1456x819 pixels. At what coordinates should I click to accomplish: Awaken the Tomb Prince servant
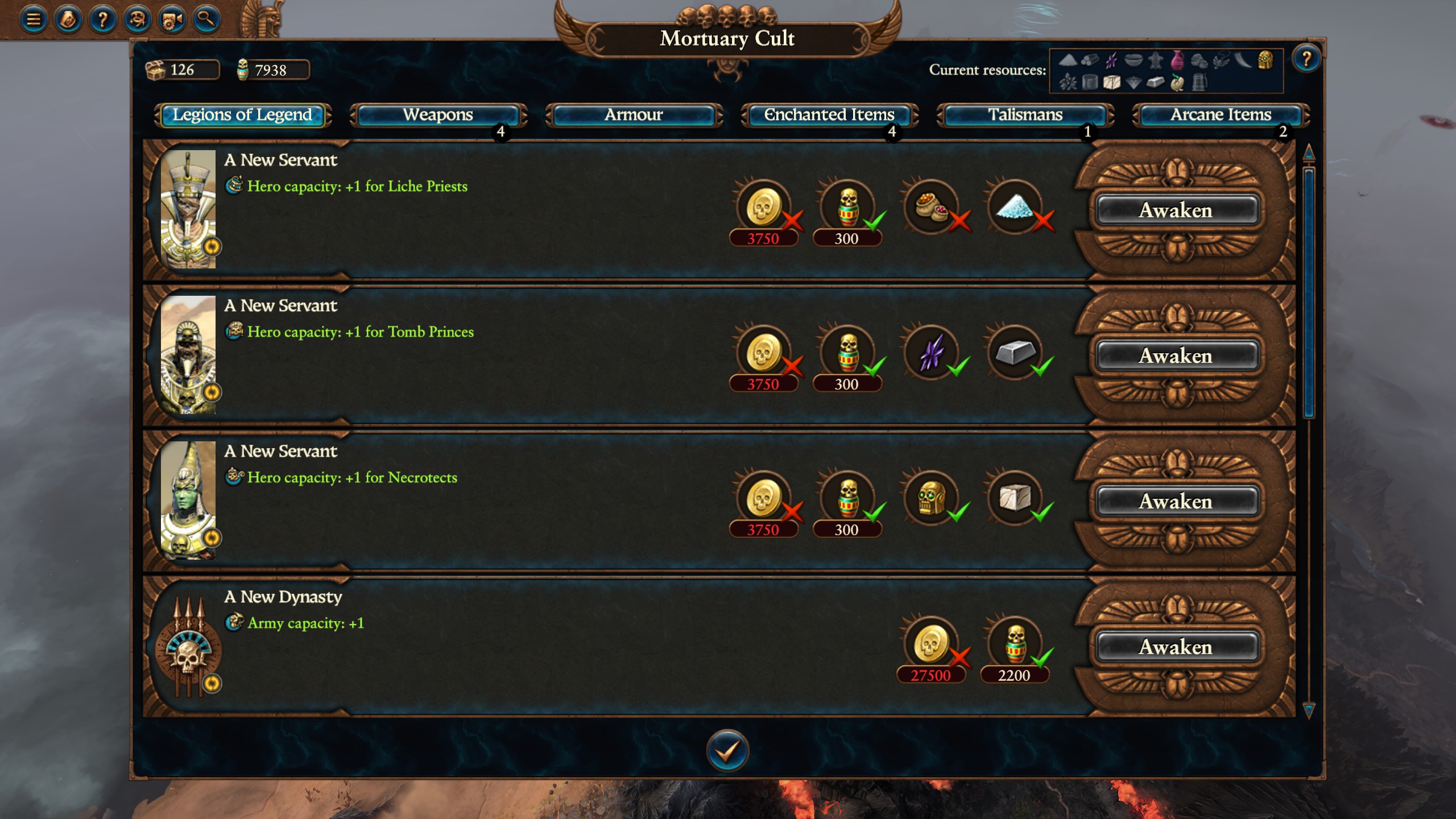pyautogui.click(x=1177, y=357)
